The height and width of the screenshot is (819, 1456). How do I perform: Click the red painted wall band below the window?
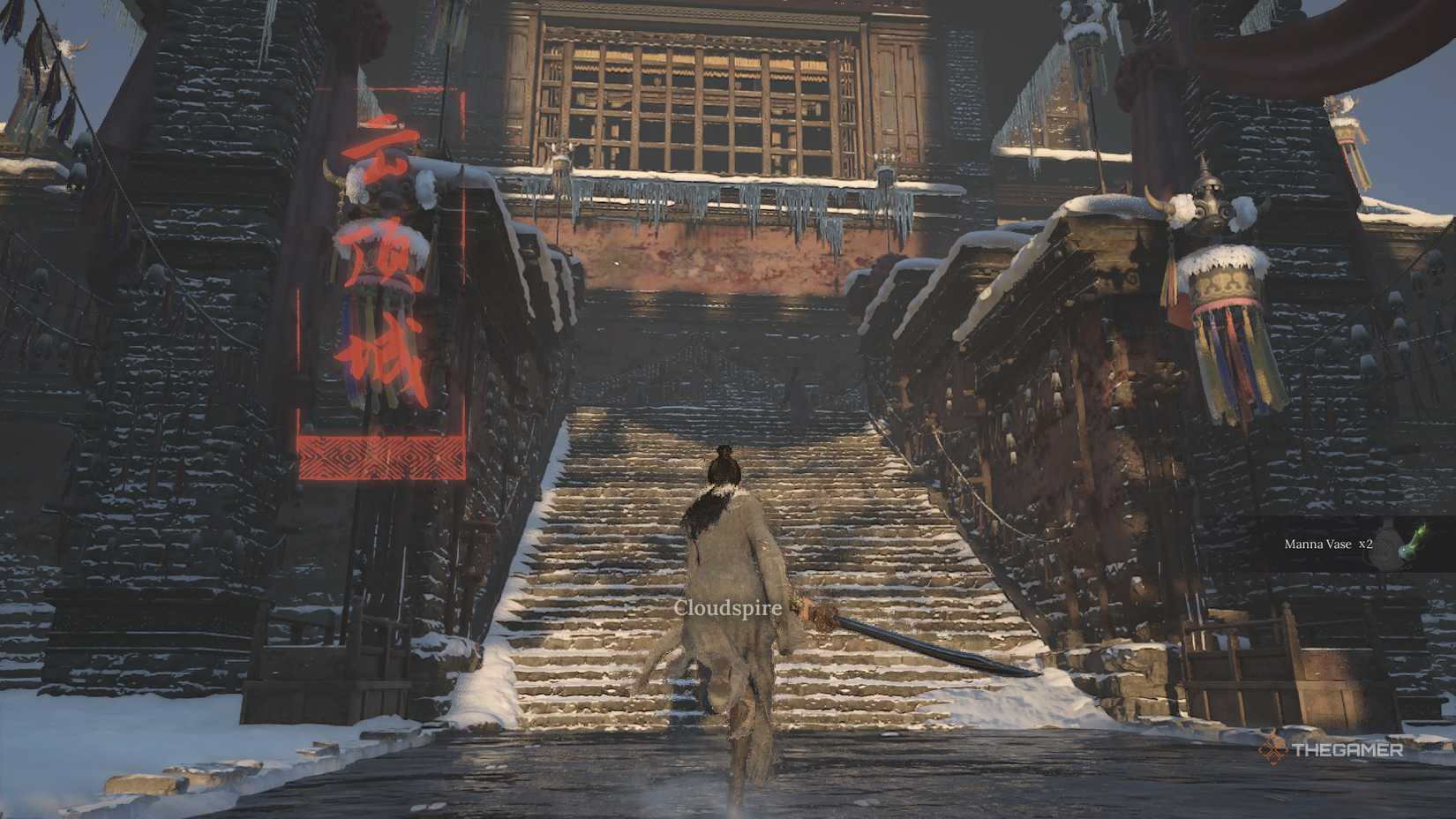706,256
